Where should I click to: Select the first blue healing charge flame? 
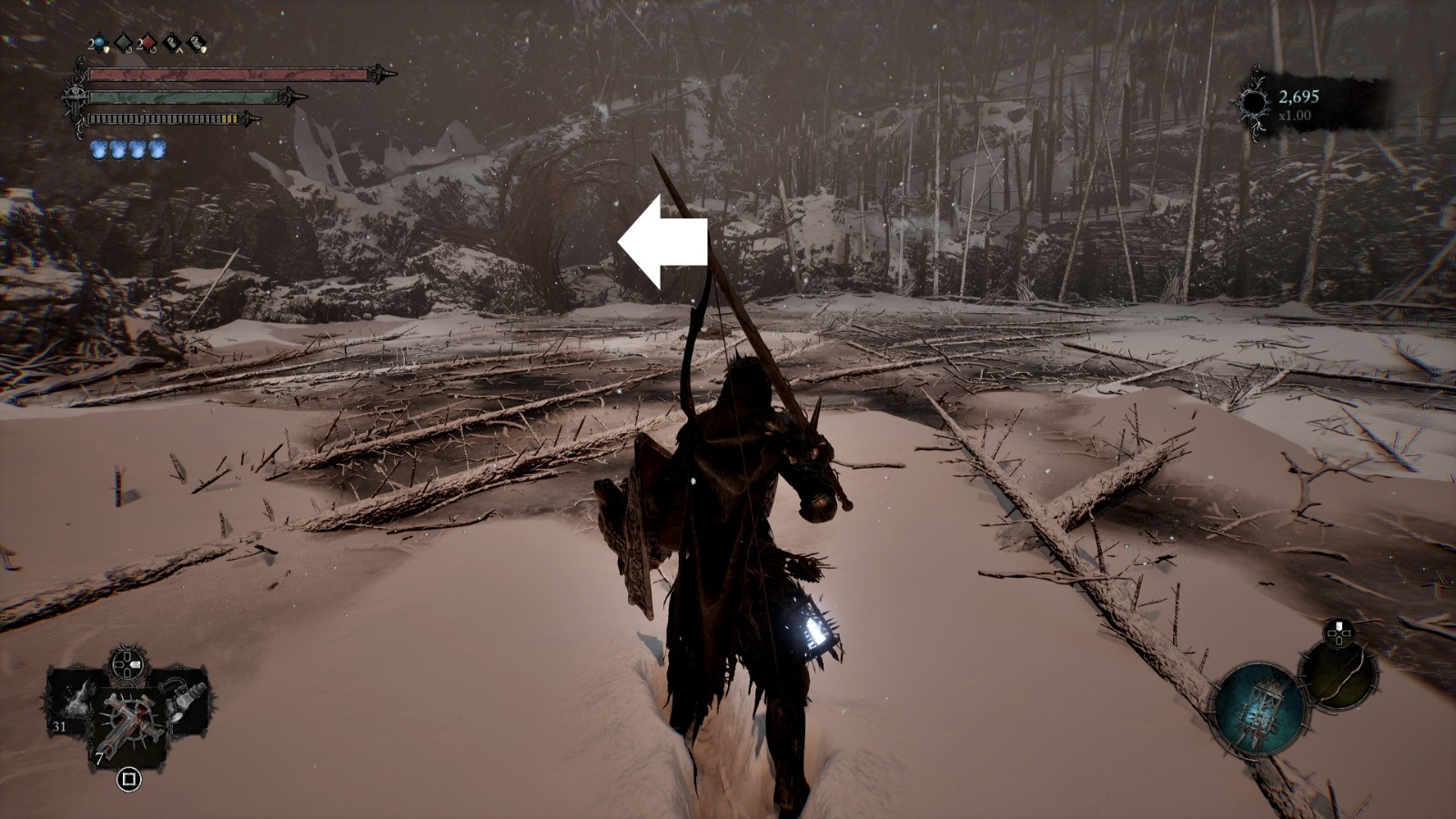(98, 149)
